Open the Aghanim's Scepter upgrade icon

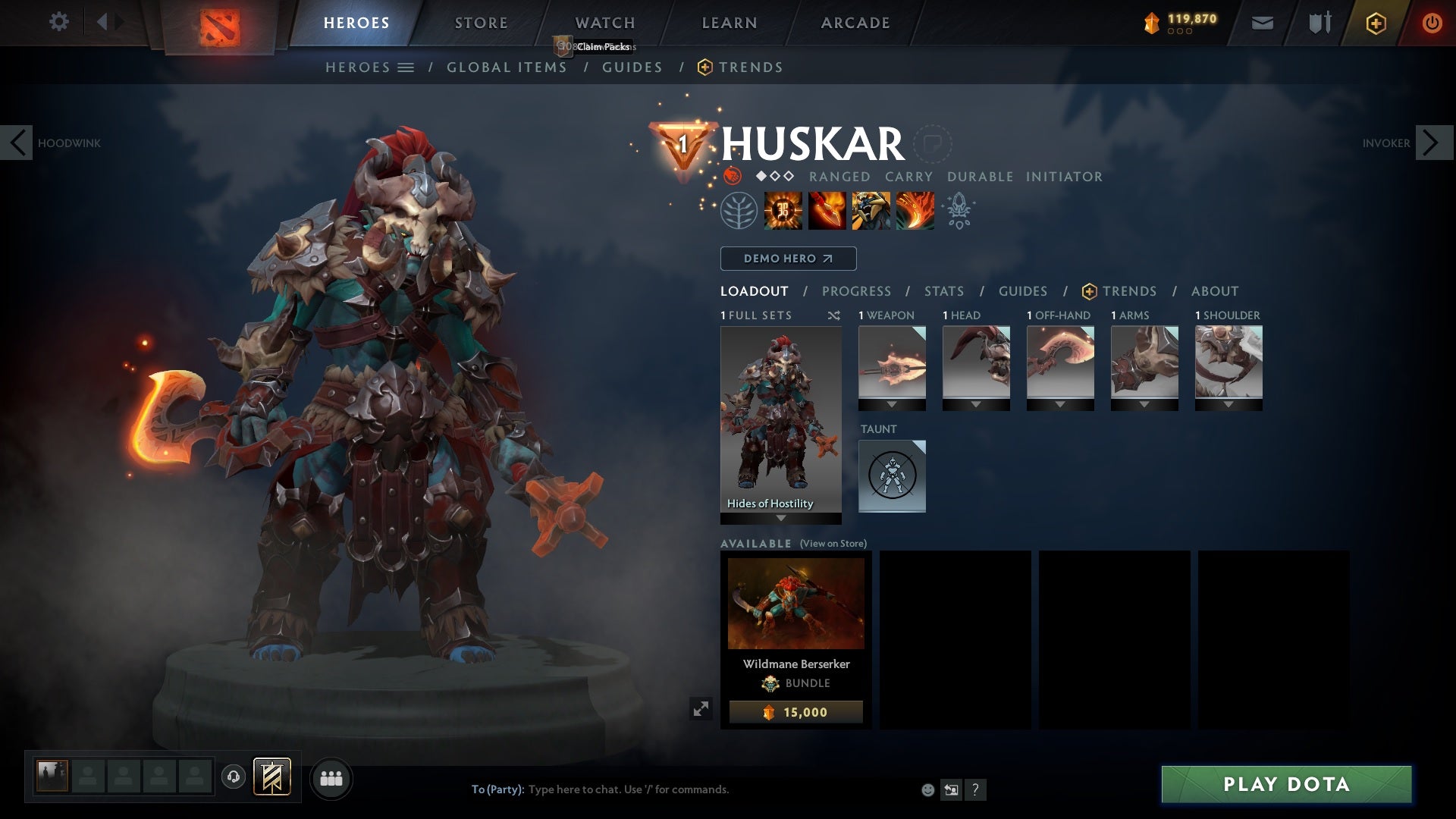tap(959, 212)
